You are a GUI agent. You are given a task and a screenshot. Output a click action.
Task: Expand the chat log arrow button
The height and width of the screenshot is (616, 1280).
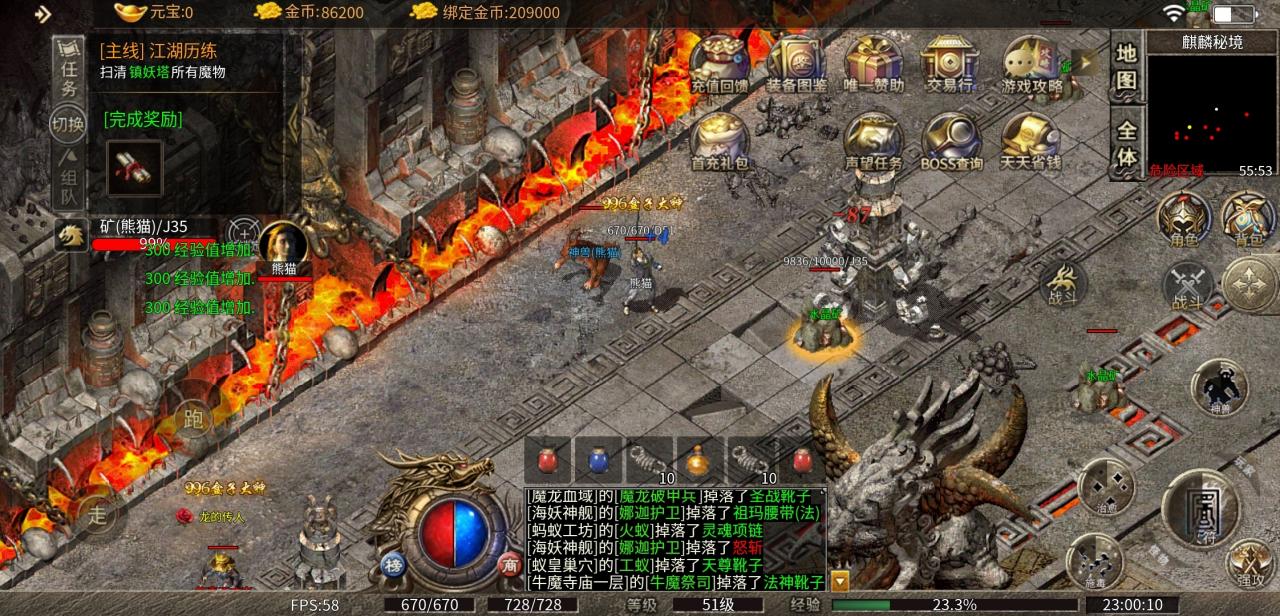[x=840, y=580]
